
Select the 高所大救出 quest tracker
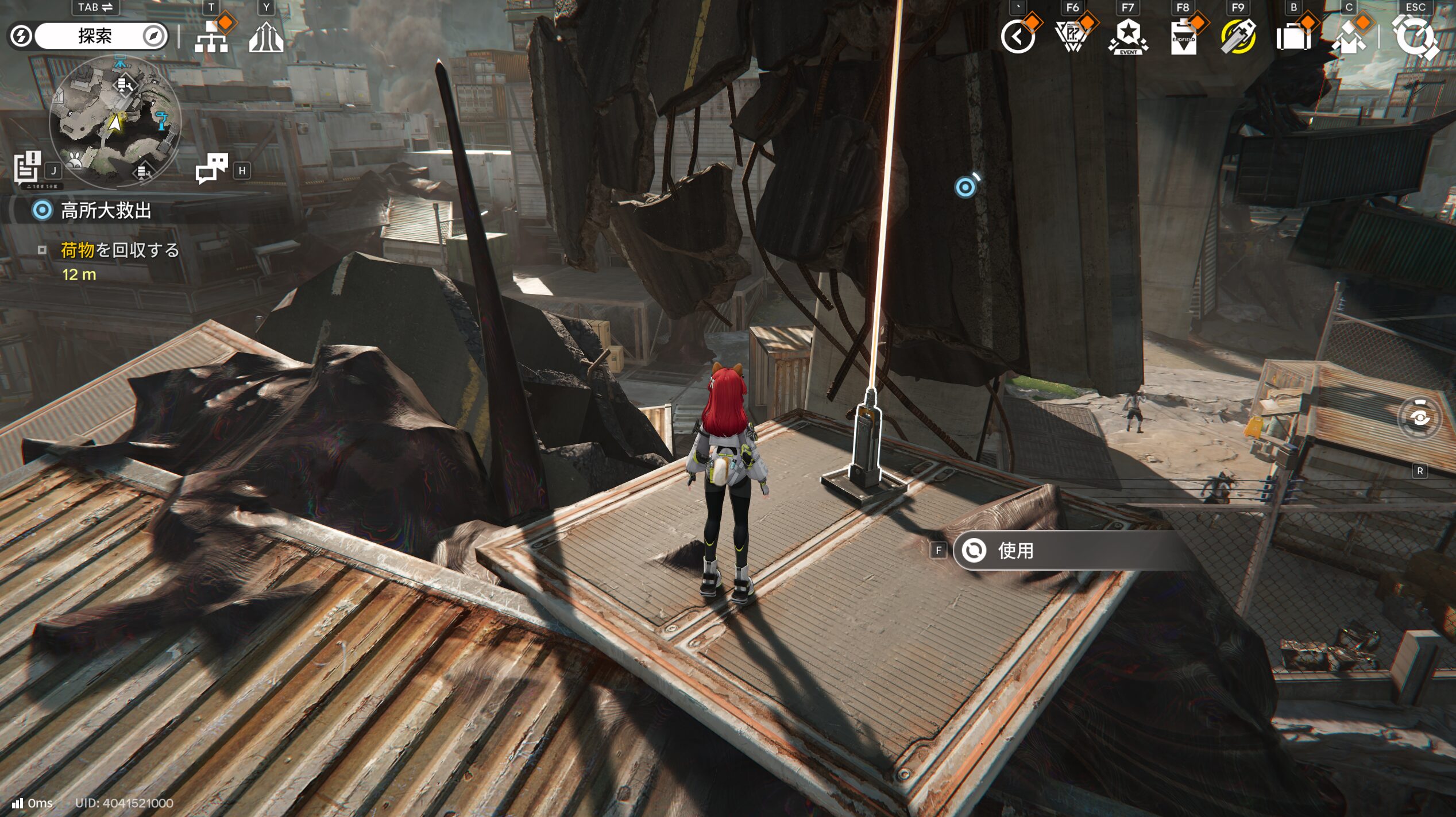point(106,211)
